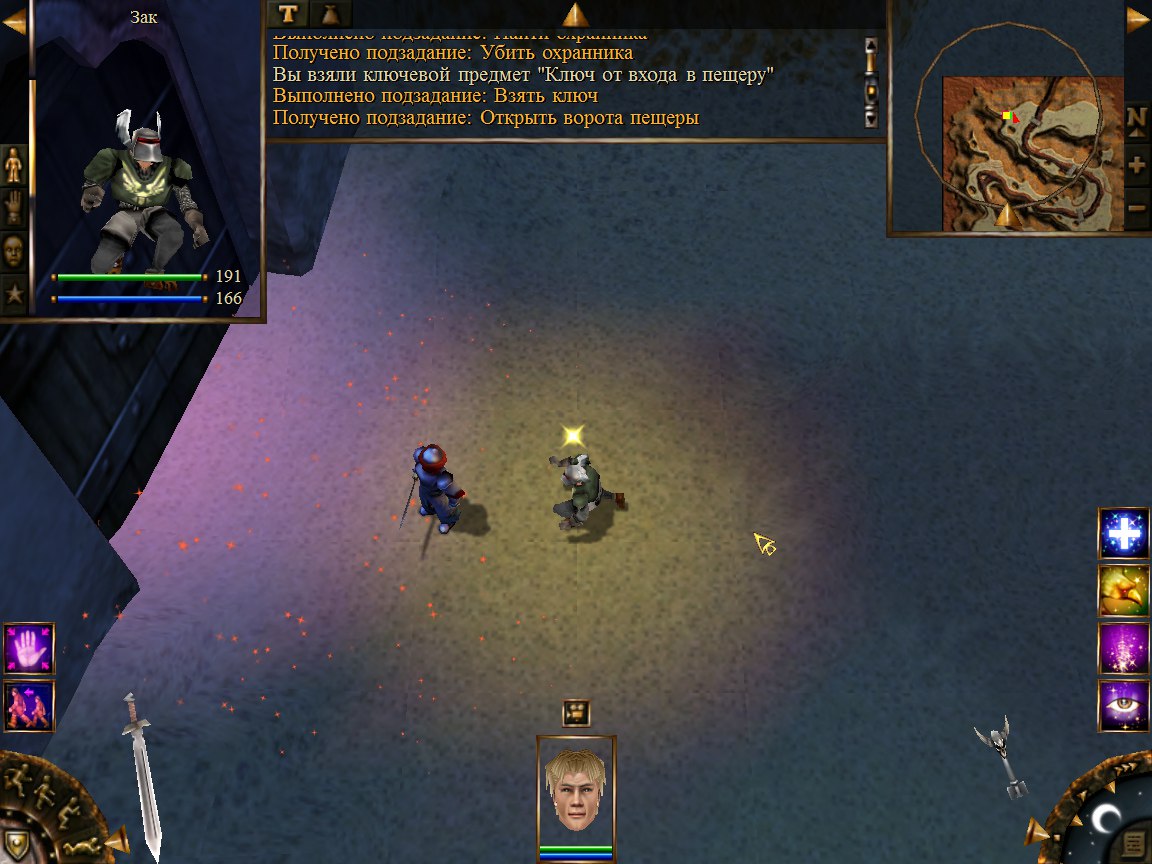Collapse the minimap panel with the gold arrow

[1138, 20]
